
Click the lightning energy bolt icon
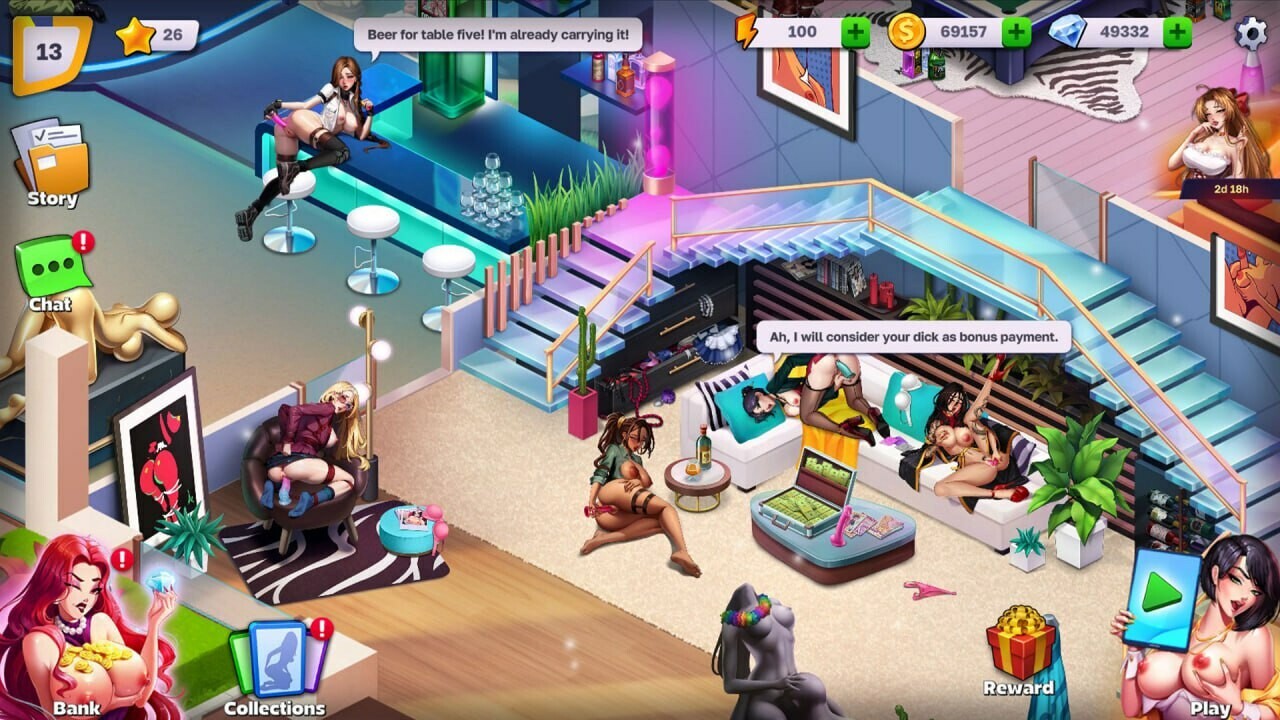[x=748, y=32]
